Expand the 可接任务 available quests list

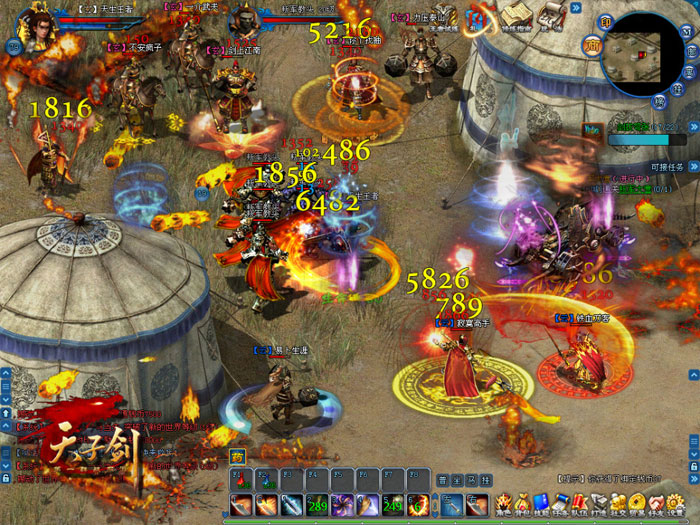694,166
